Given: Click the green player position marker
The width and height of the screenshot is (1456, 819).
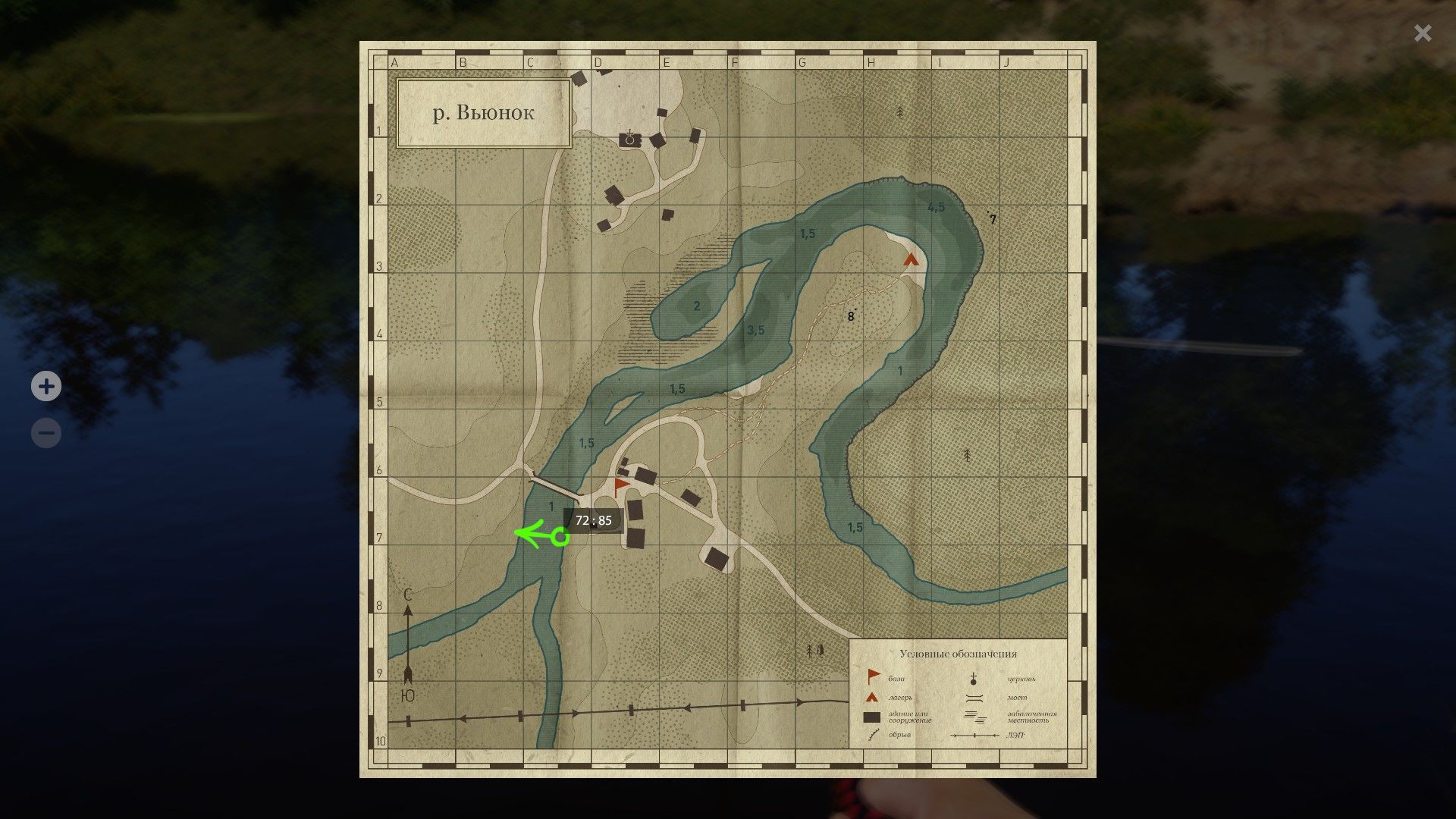Looking at the screenshot, I should click(x=559, y=537).
